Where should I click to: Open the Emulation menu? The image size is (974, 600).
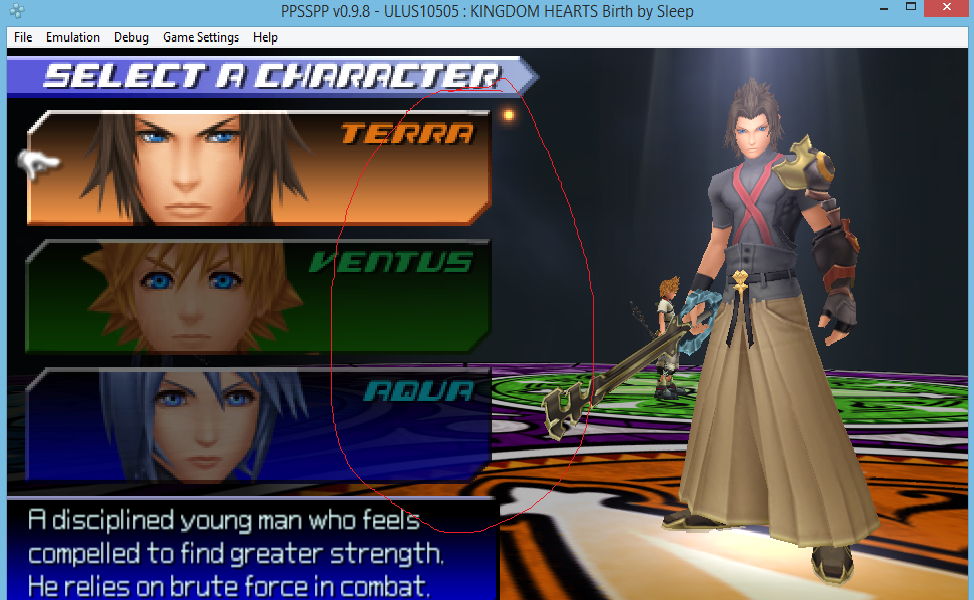(x=73, y=37)
